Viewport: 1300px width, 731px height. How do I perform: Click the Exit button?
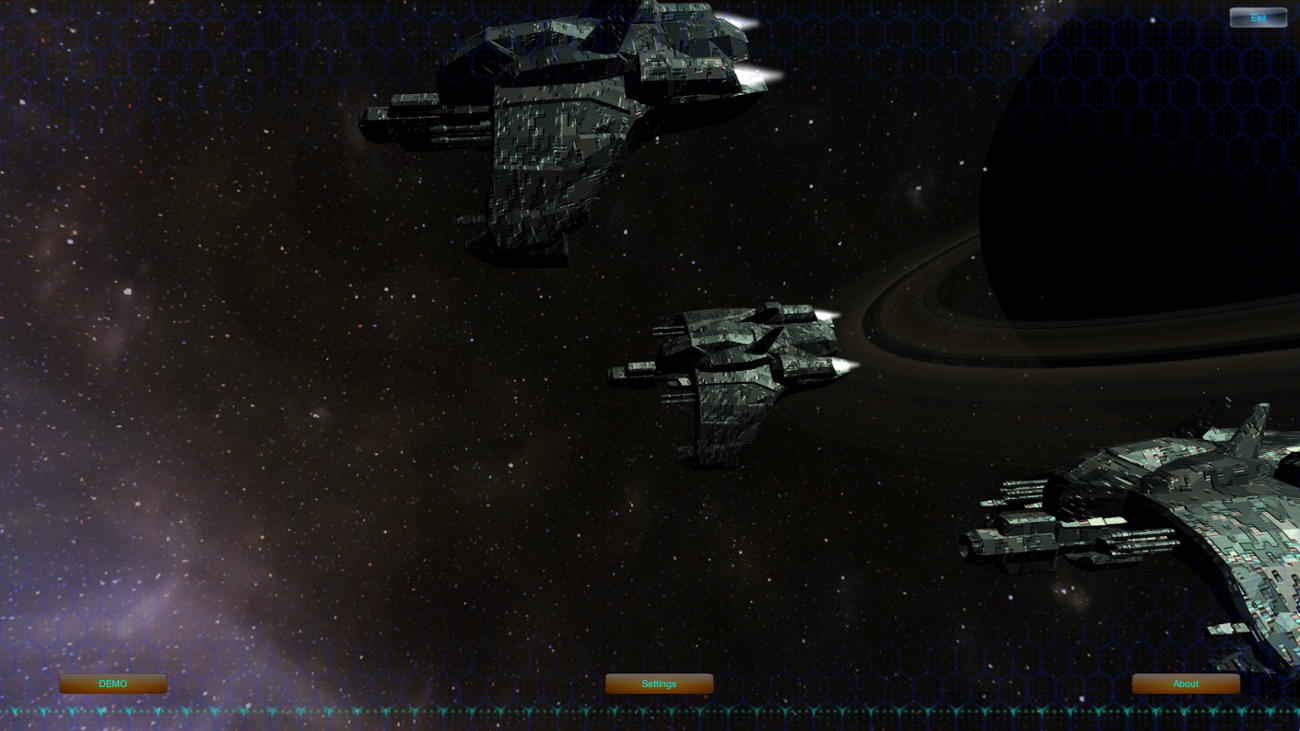pyautogui.click(x=1258, y=17)
